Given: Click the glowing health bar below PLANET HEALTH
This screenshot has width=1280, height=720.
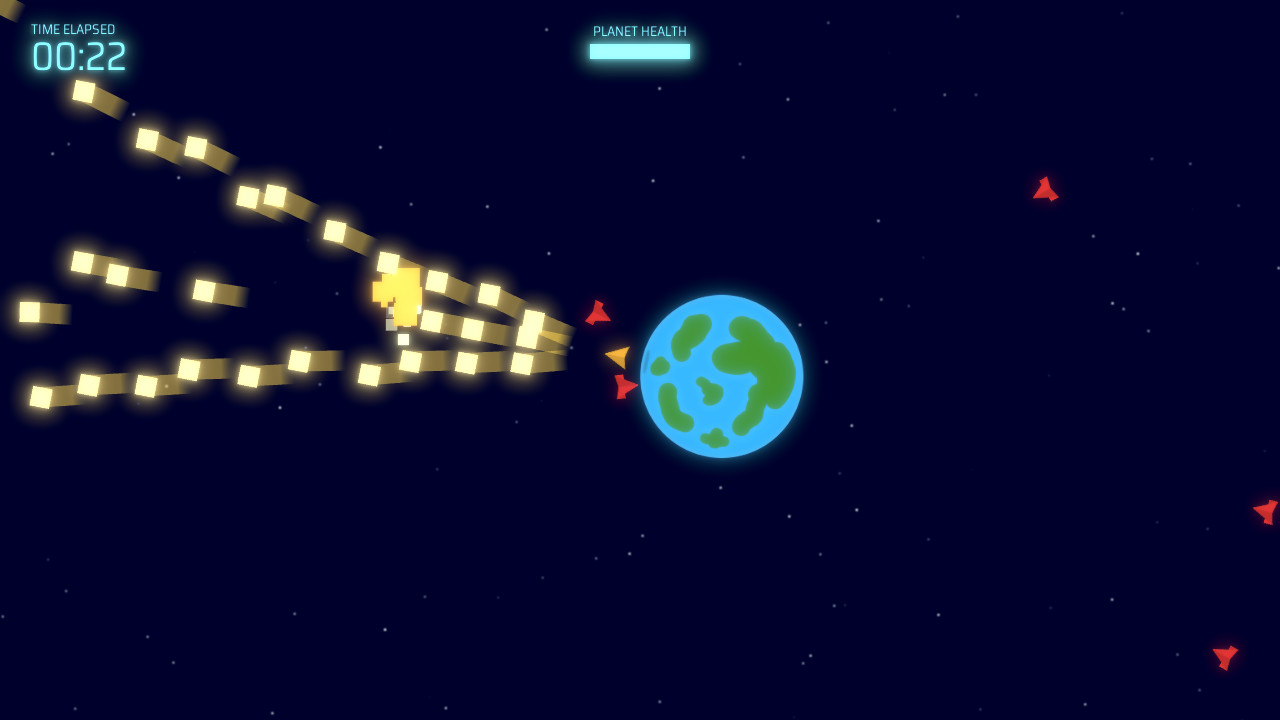Looking at the screenshot, I should pos(640,50).
